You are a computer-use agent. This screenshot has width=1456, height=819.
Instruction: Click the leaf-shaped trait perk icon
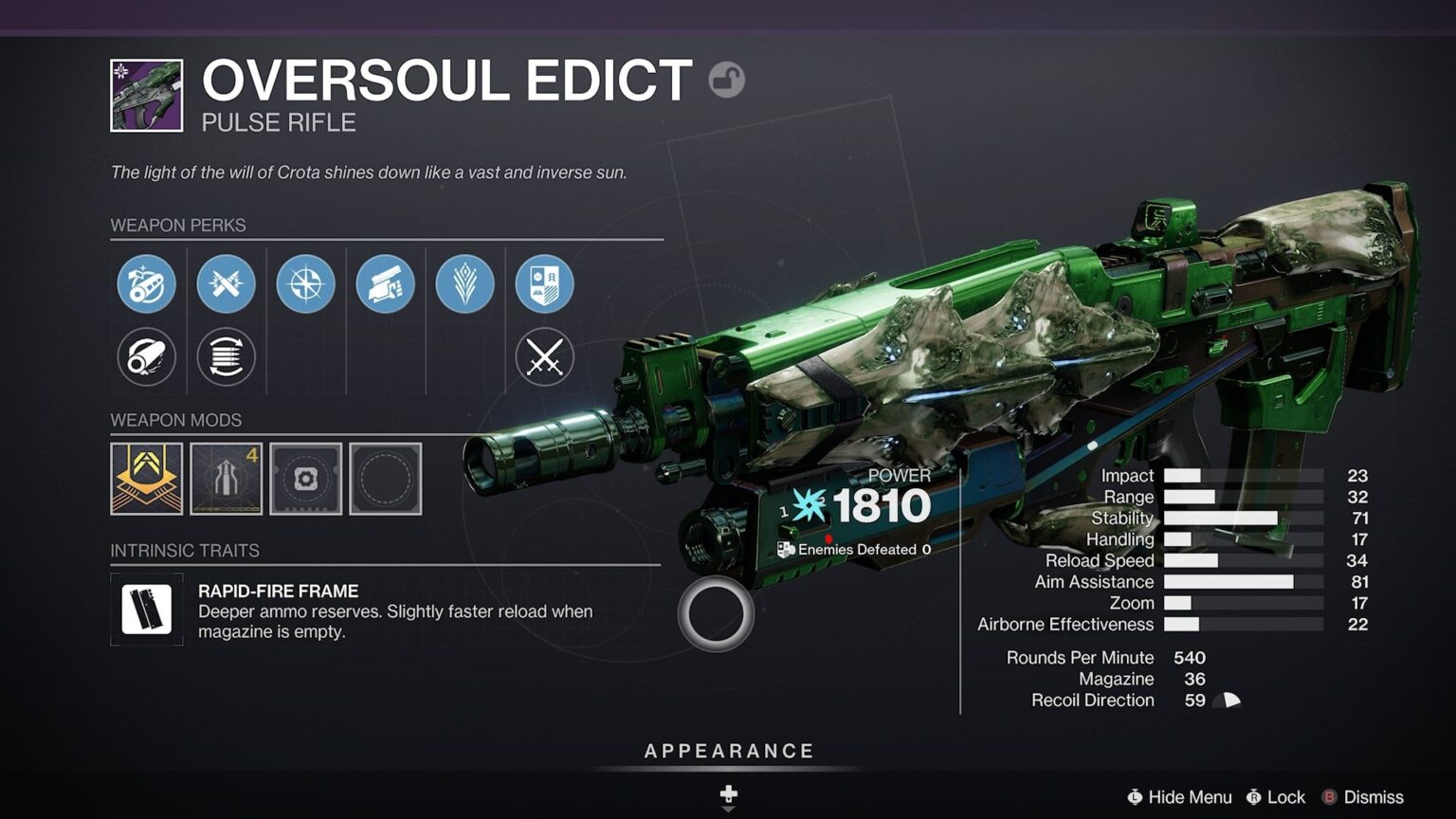pos(464,283)
